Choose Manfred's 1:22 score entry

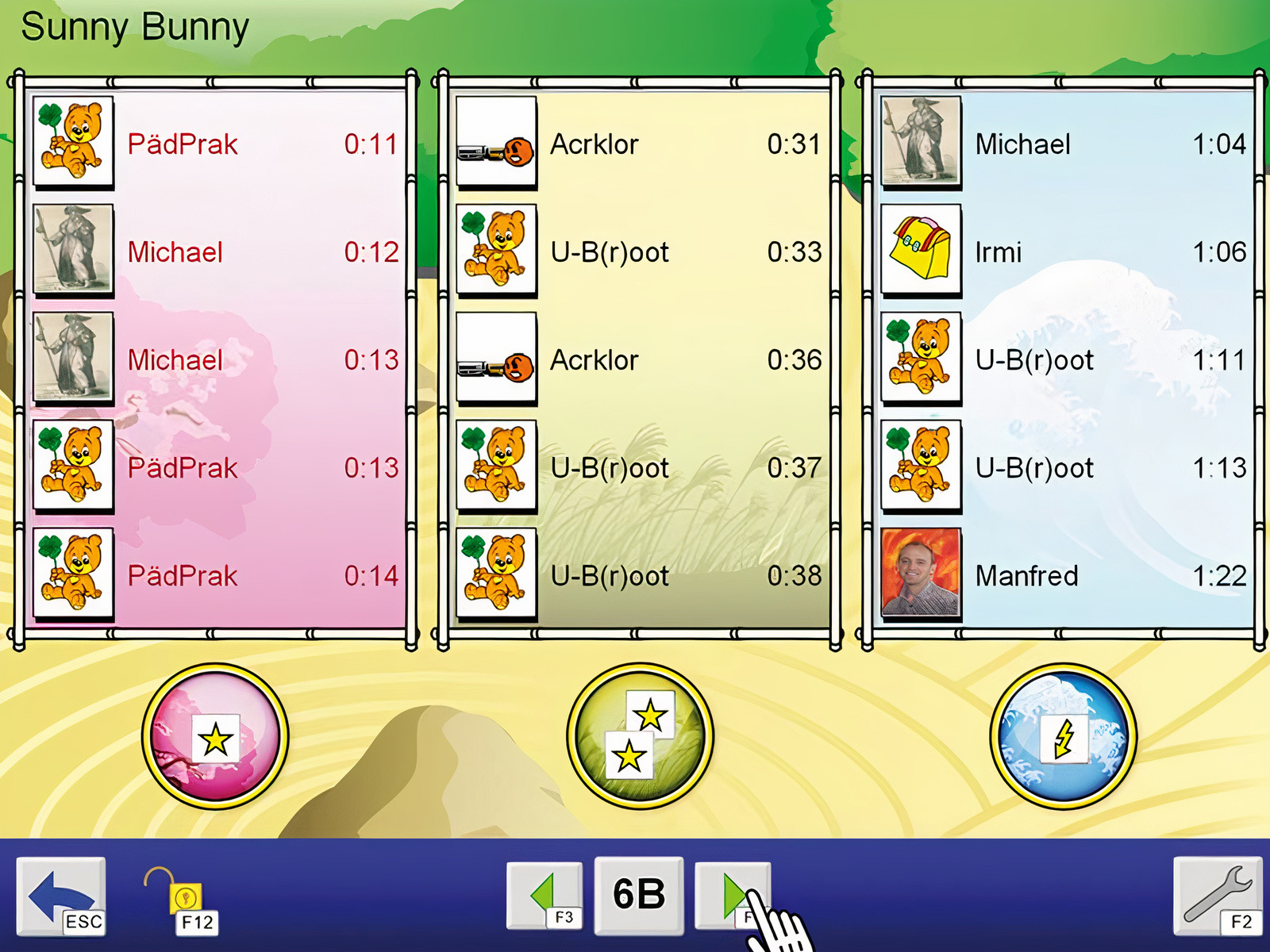pos(1110,576)
